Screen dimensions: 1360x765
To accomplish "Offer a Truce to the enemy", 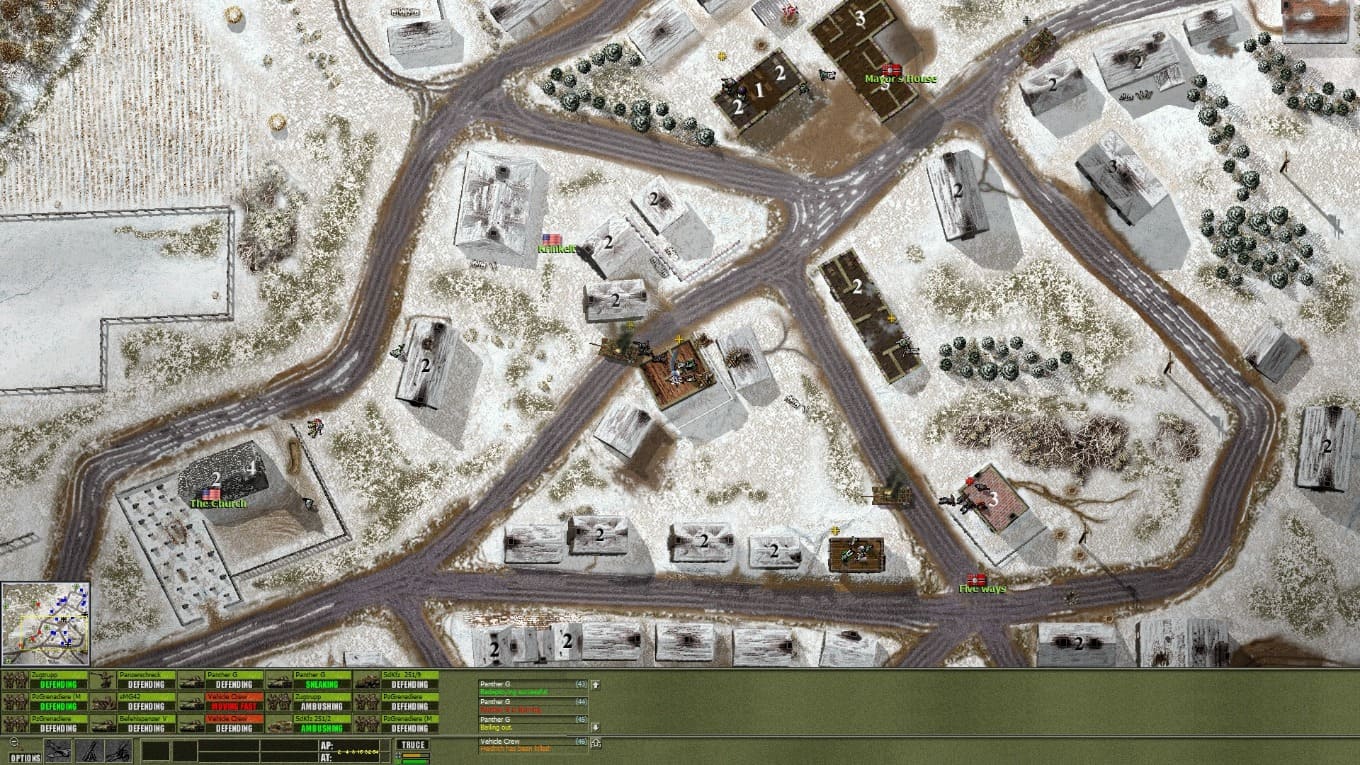I will pos(411,745).
